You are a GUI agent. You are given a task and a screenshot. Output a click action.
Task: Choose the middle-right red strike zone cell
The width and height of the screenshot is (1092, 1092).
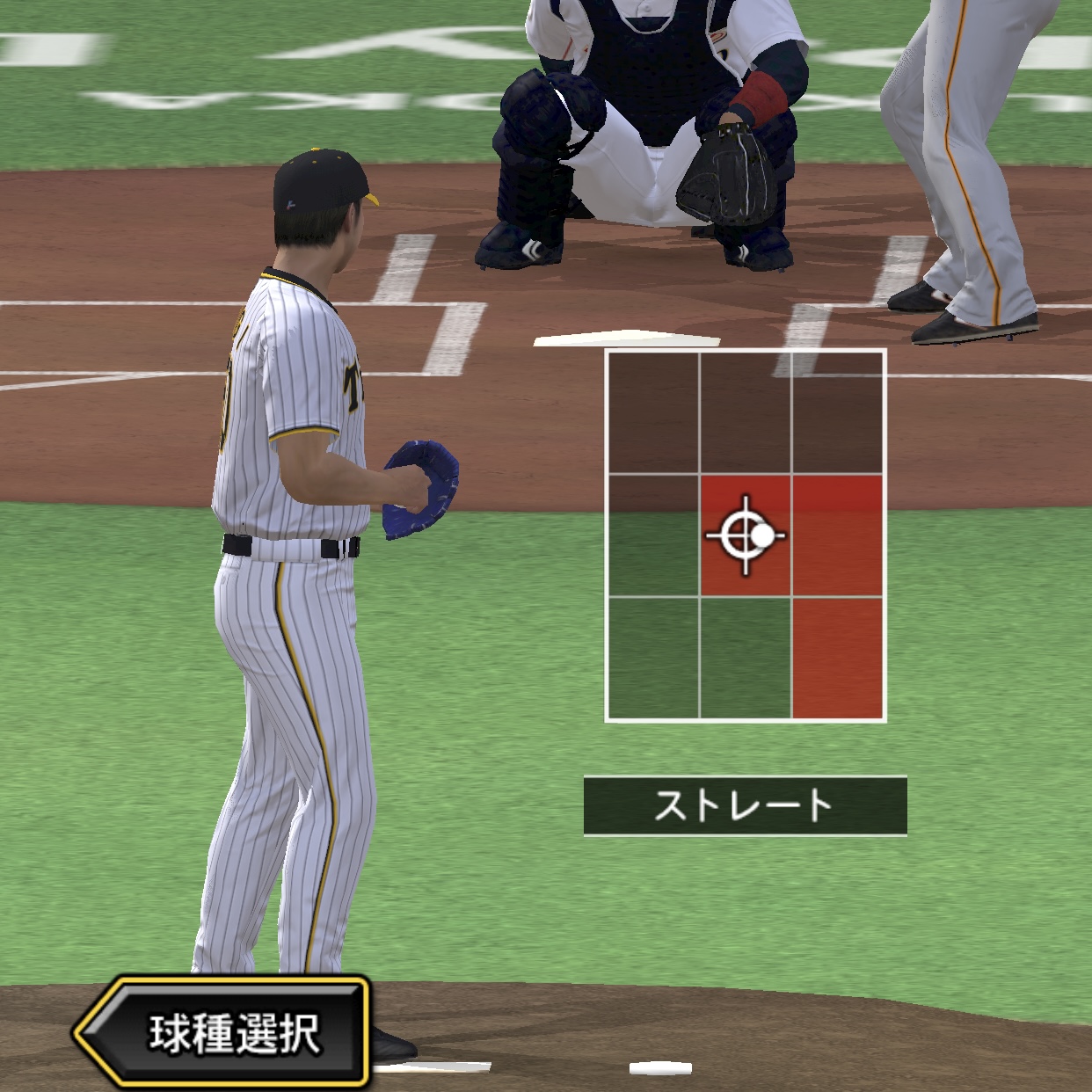[838, 535]
